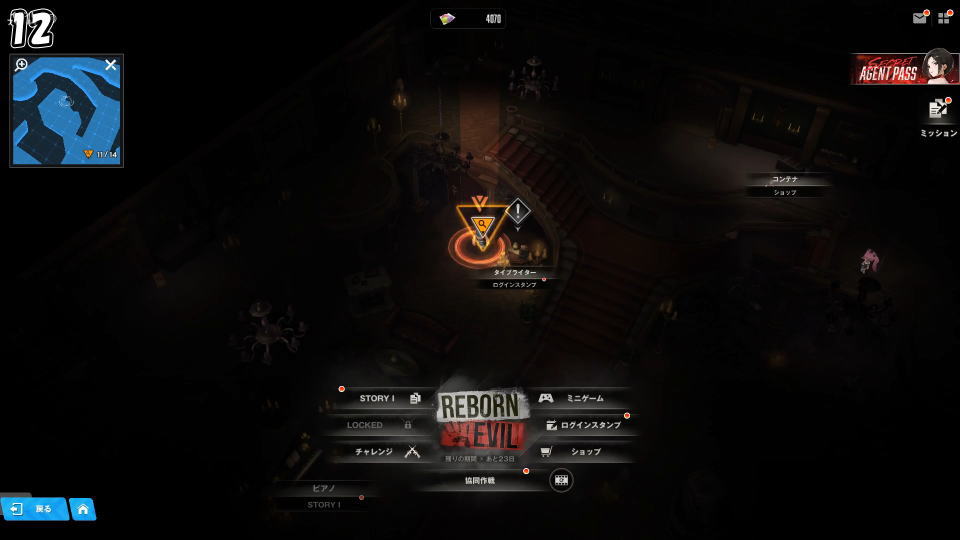Open ログインスタンプ in the event menu
This screenshot has width=960, height=540.
click(583, 425)
